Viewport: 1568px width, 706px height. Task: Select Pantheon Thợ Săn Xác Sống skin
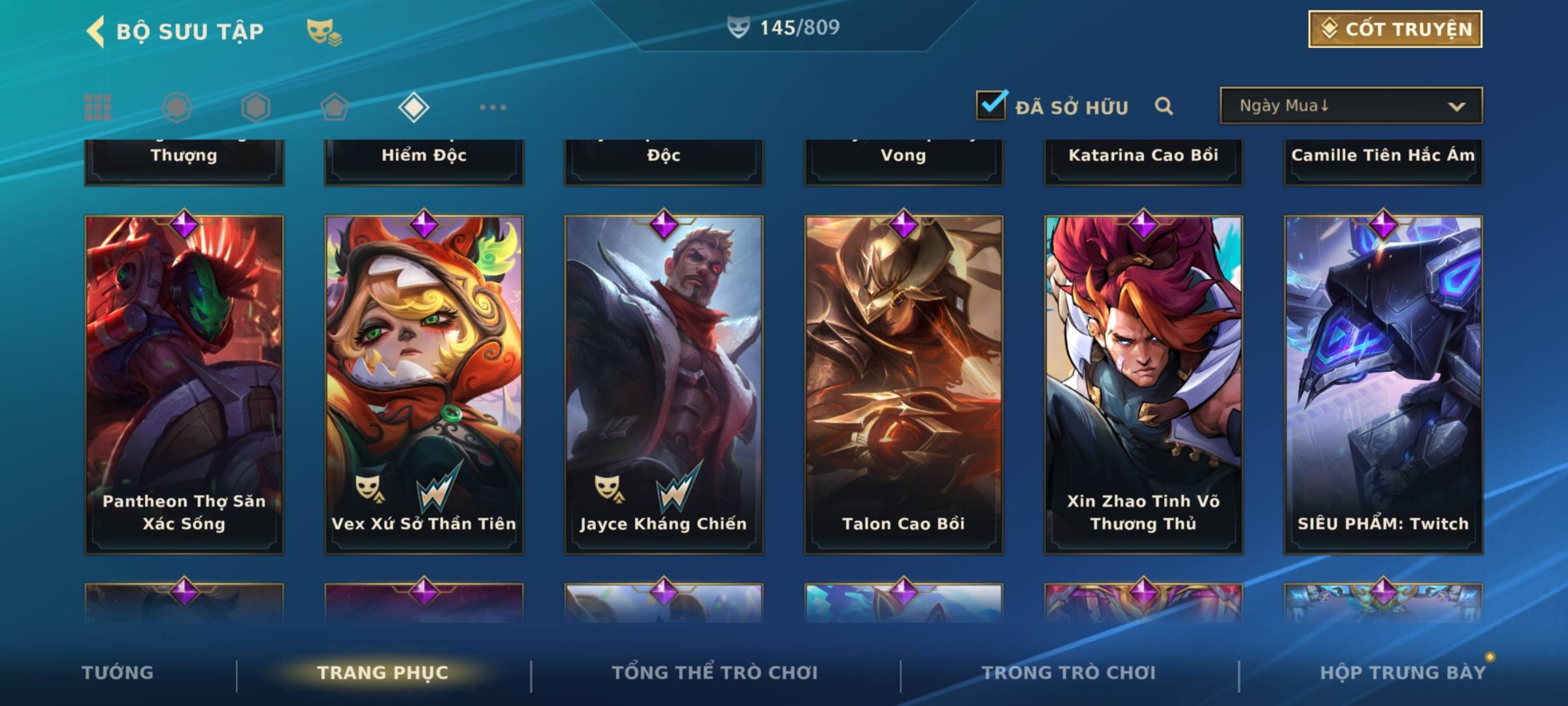click(184, 384)
